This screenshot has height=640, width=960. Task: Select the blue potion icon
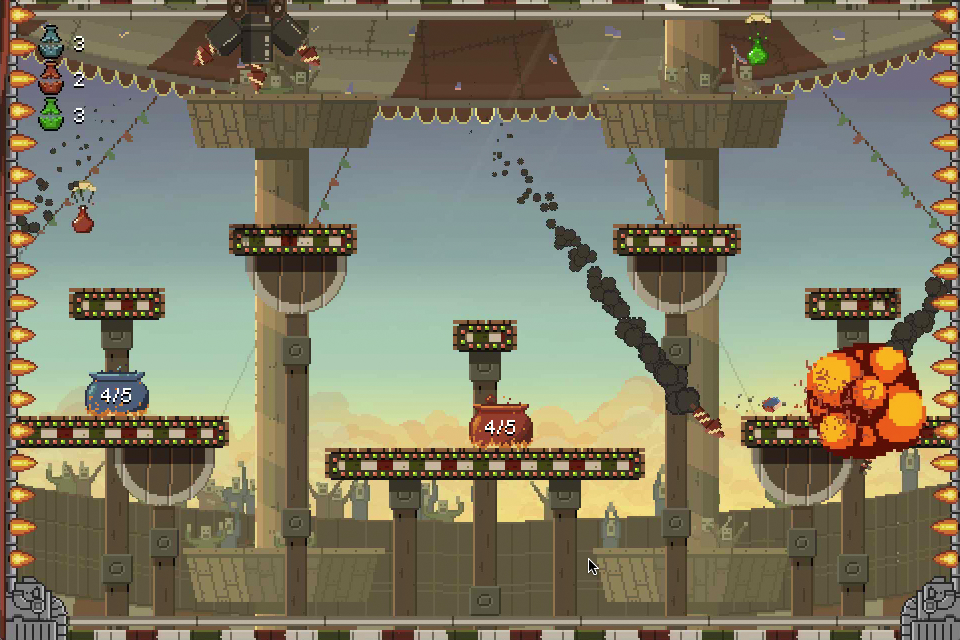point(50,43)
